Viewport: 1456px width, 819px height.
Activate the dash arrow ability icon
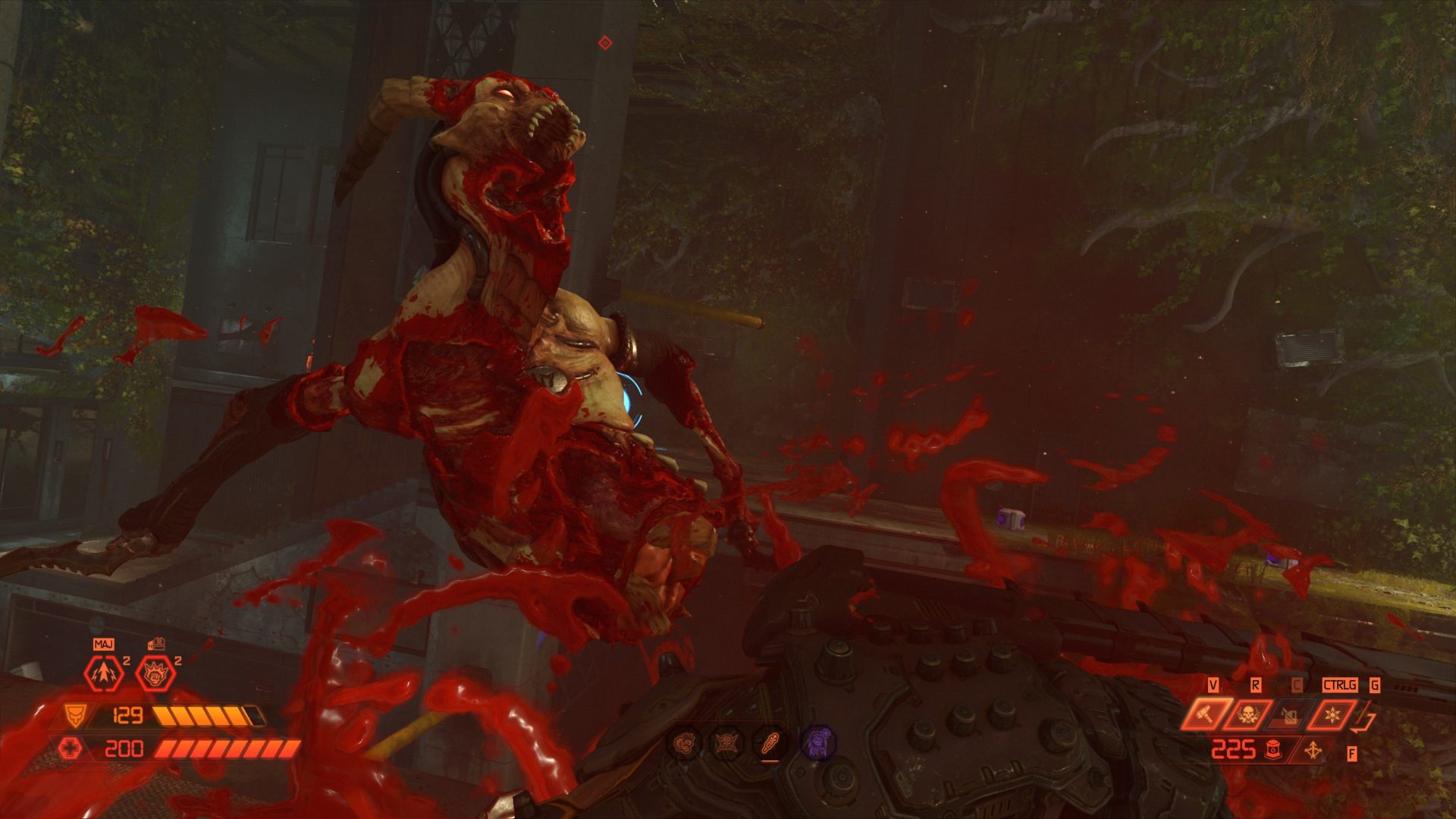pos(103,673)
